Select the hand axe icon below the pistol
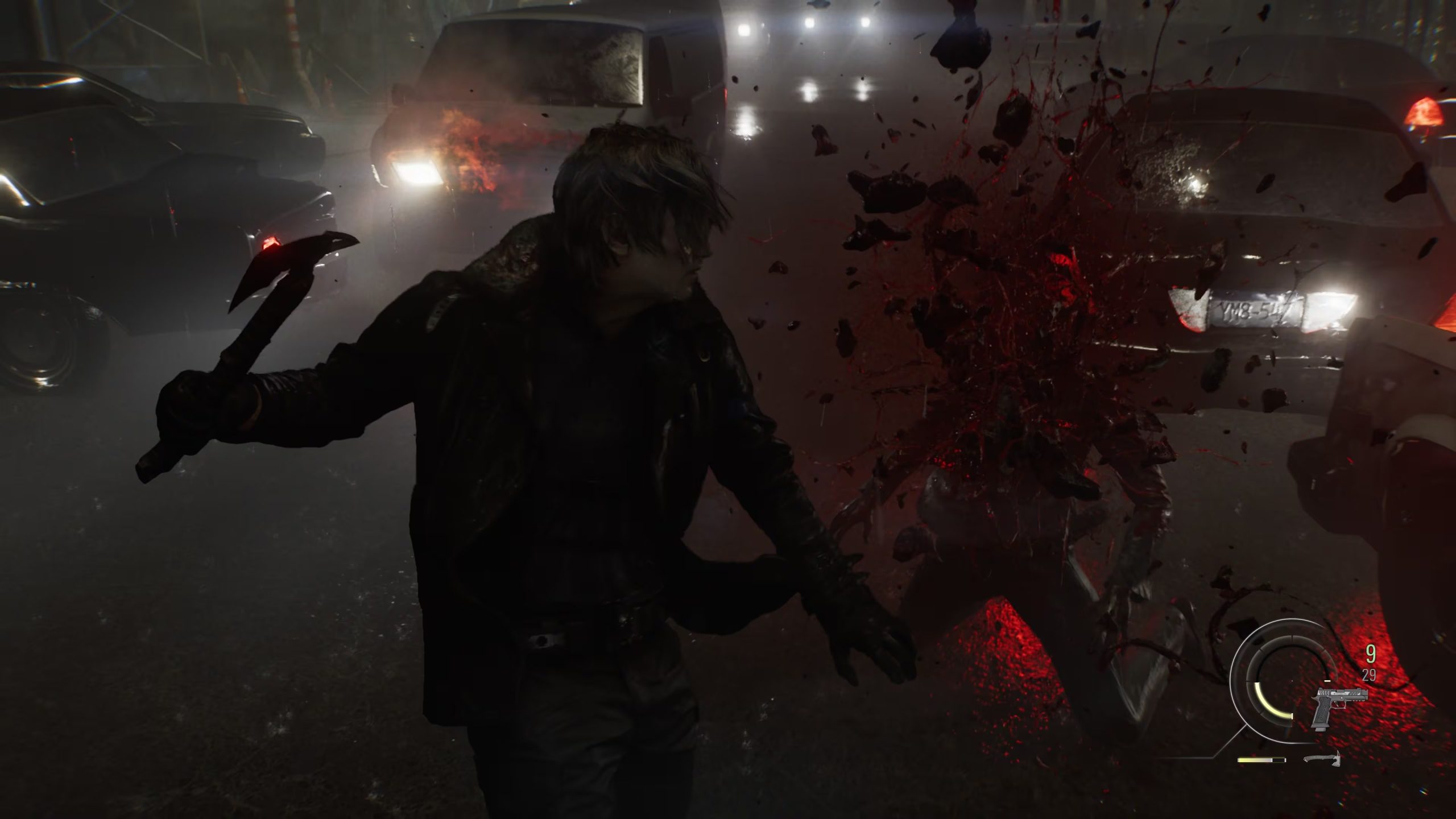The image size is (1456, 819). (1322, 760)
